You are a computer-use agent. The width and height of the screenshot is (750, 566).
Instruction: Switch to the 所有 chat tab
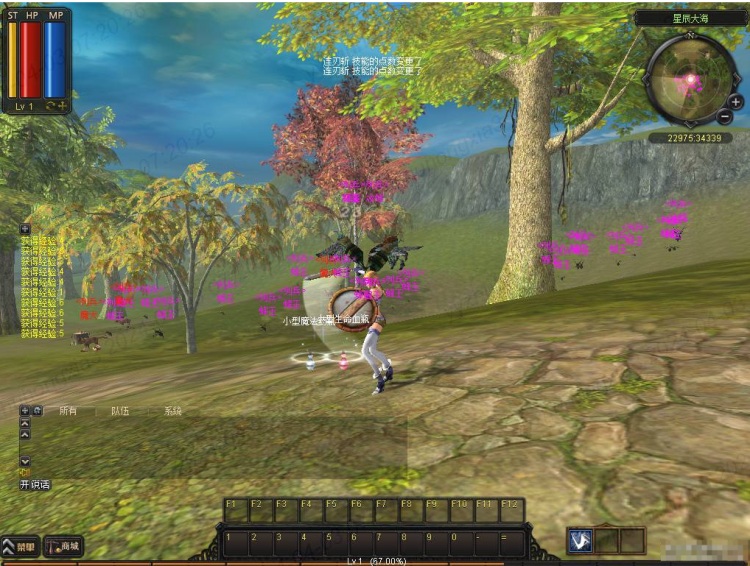point(68,411)
